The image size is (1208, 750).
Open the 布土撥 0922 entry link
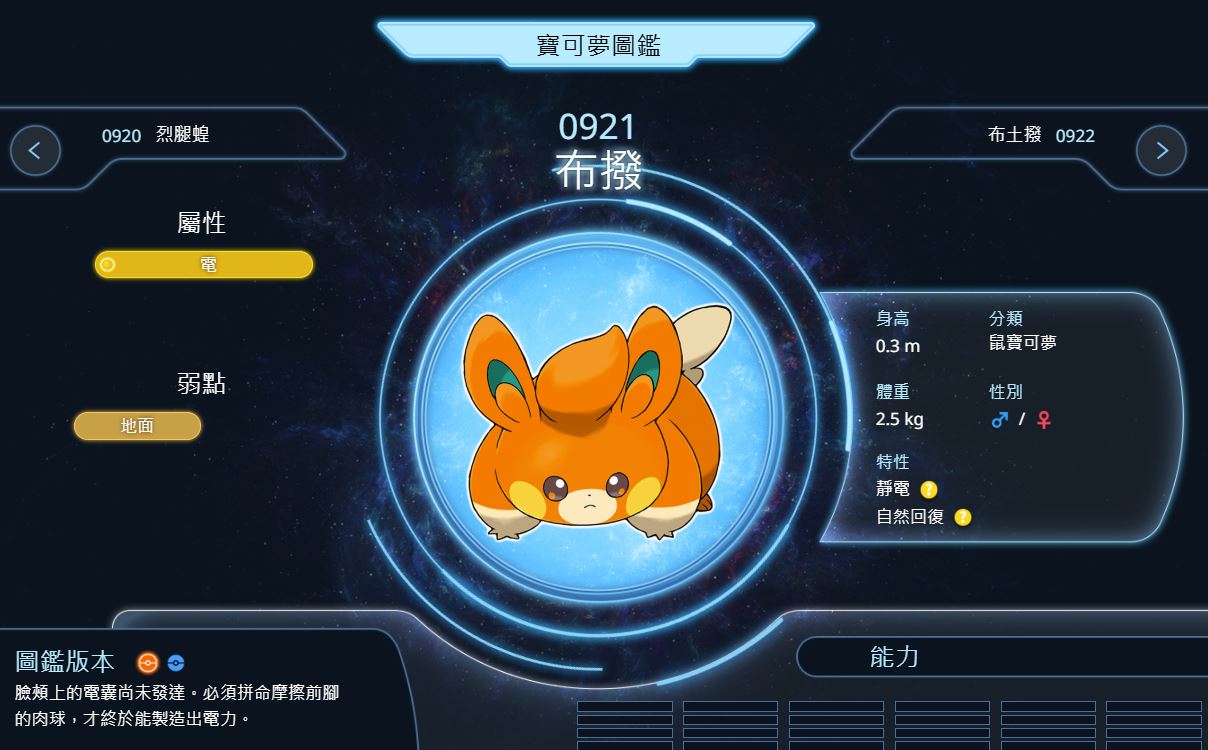(1041, 135)
